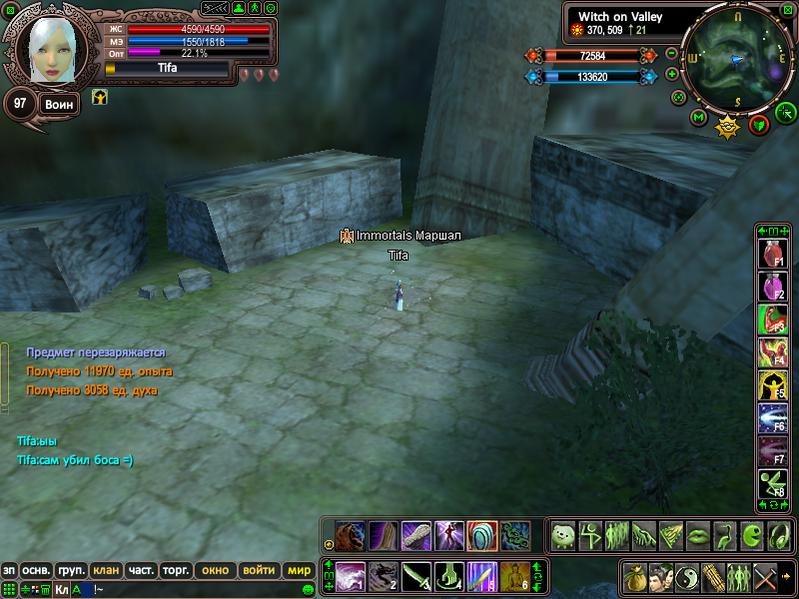Open the мир chat channel tab
Viewport: 799px width, 599px height.
tap(299, 570)
